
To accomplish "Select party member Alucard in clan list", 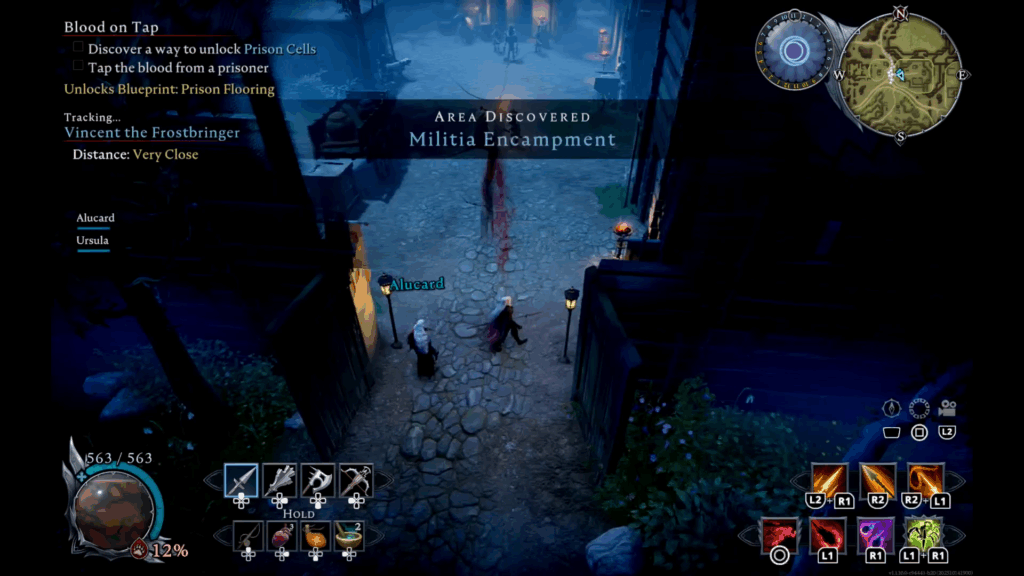I will point(96,218).
